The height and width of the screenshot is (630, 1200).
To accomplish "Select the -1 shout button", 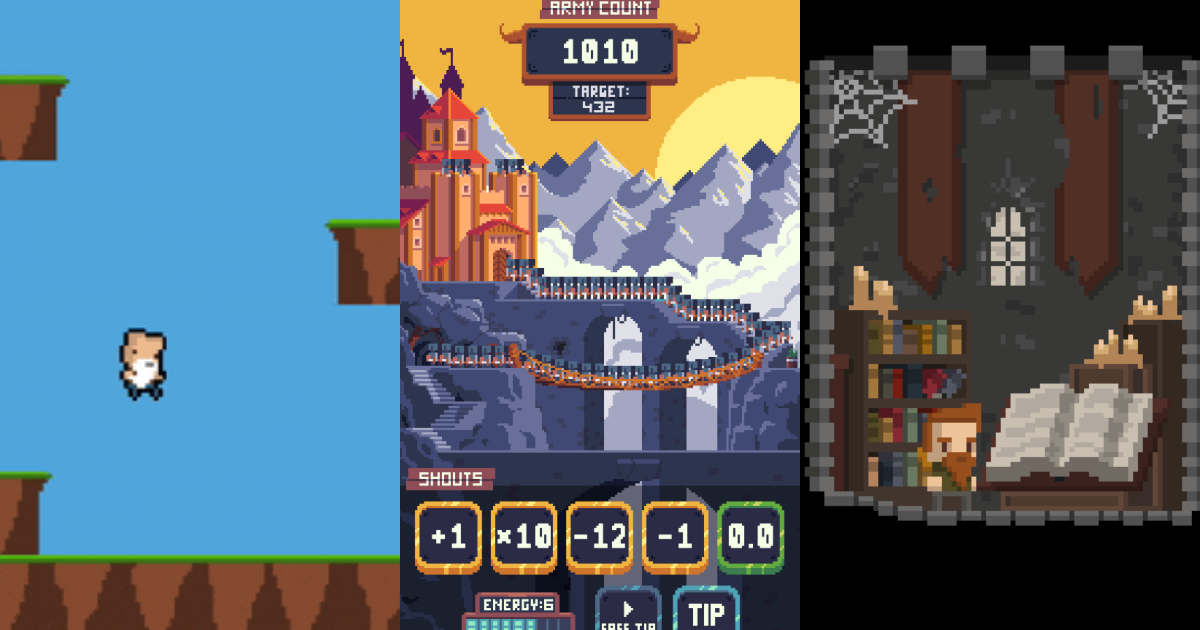I will (x=675, y=537).
